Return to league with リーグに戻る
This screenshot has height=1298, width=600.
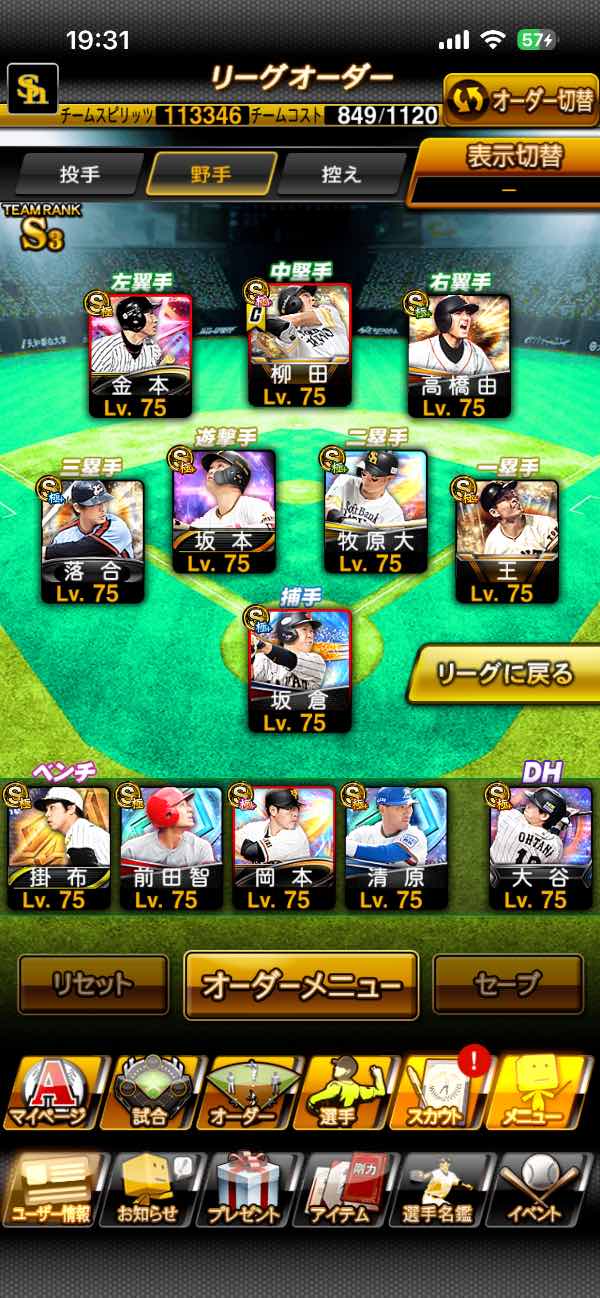(506, 673)
